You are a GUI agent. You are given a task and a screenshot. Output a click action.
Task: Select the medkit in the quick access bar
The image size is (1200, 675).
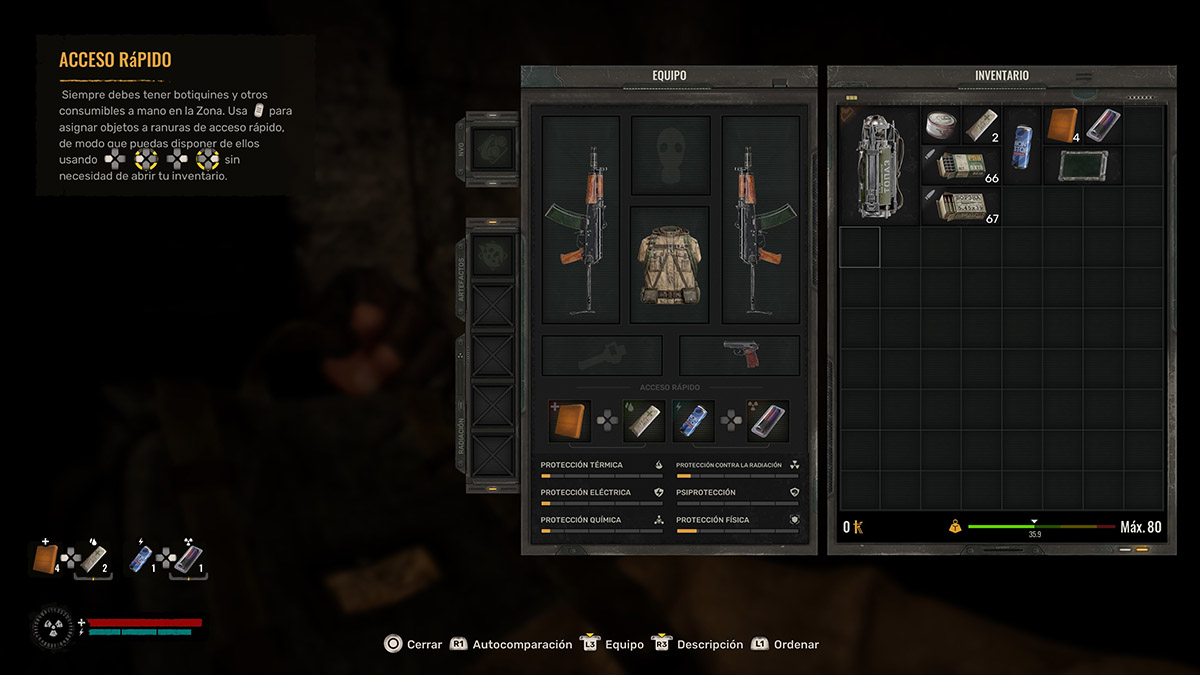[x=569, y=421]
